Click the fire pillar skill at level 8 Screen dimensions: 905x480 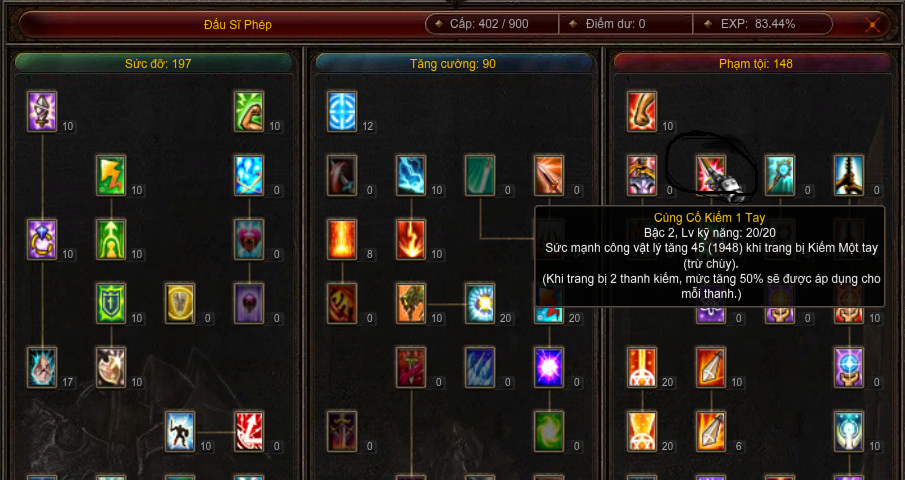tap(342, 240)
